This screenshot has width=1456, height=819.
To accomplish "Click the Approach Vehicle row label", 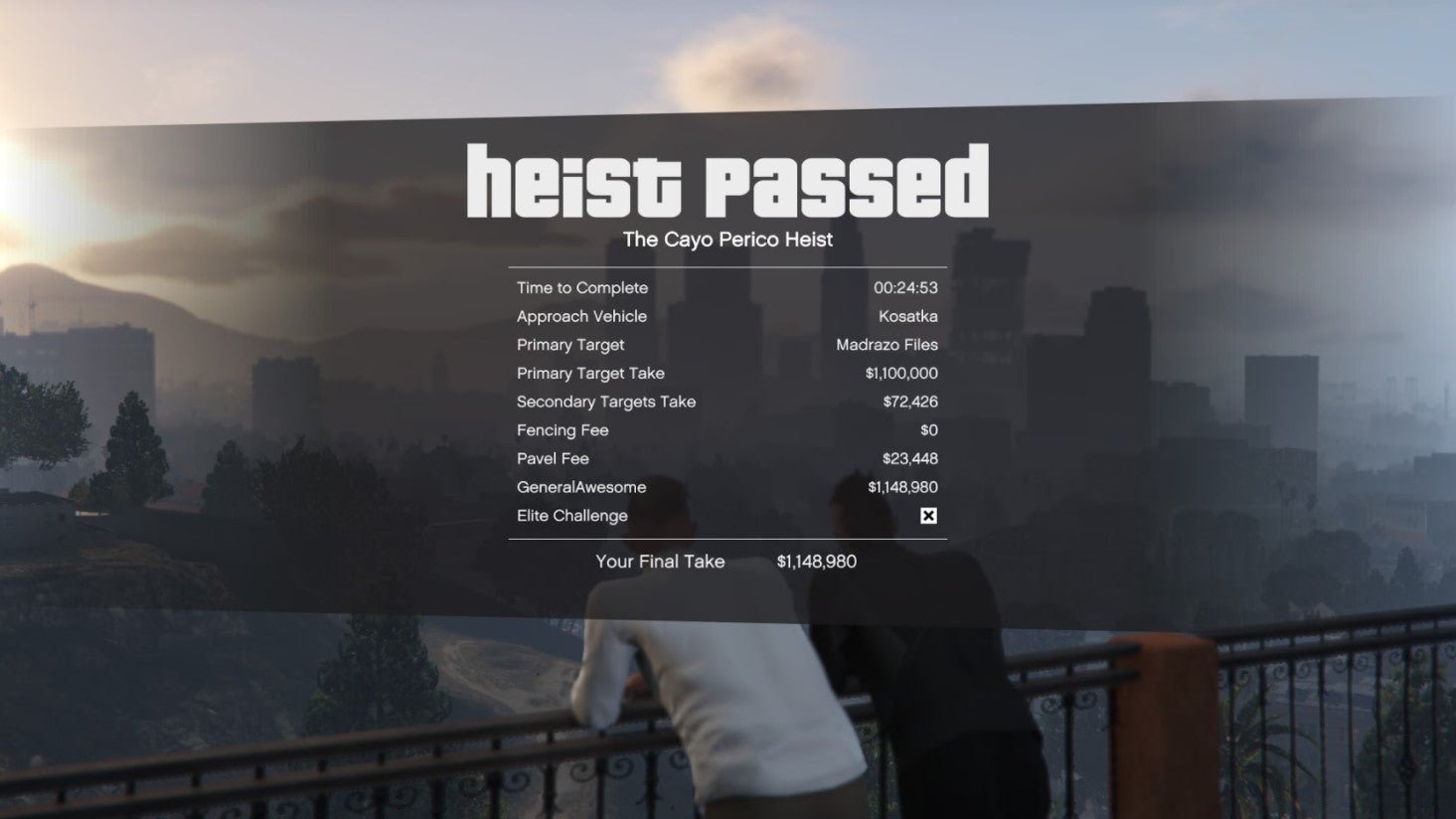I will (x=581, y=316).
